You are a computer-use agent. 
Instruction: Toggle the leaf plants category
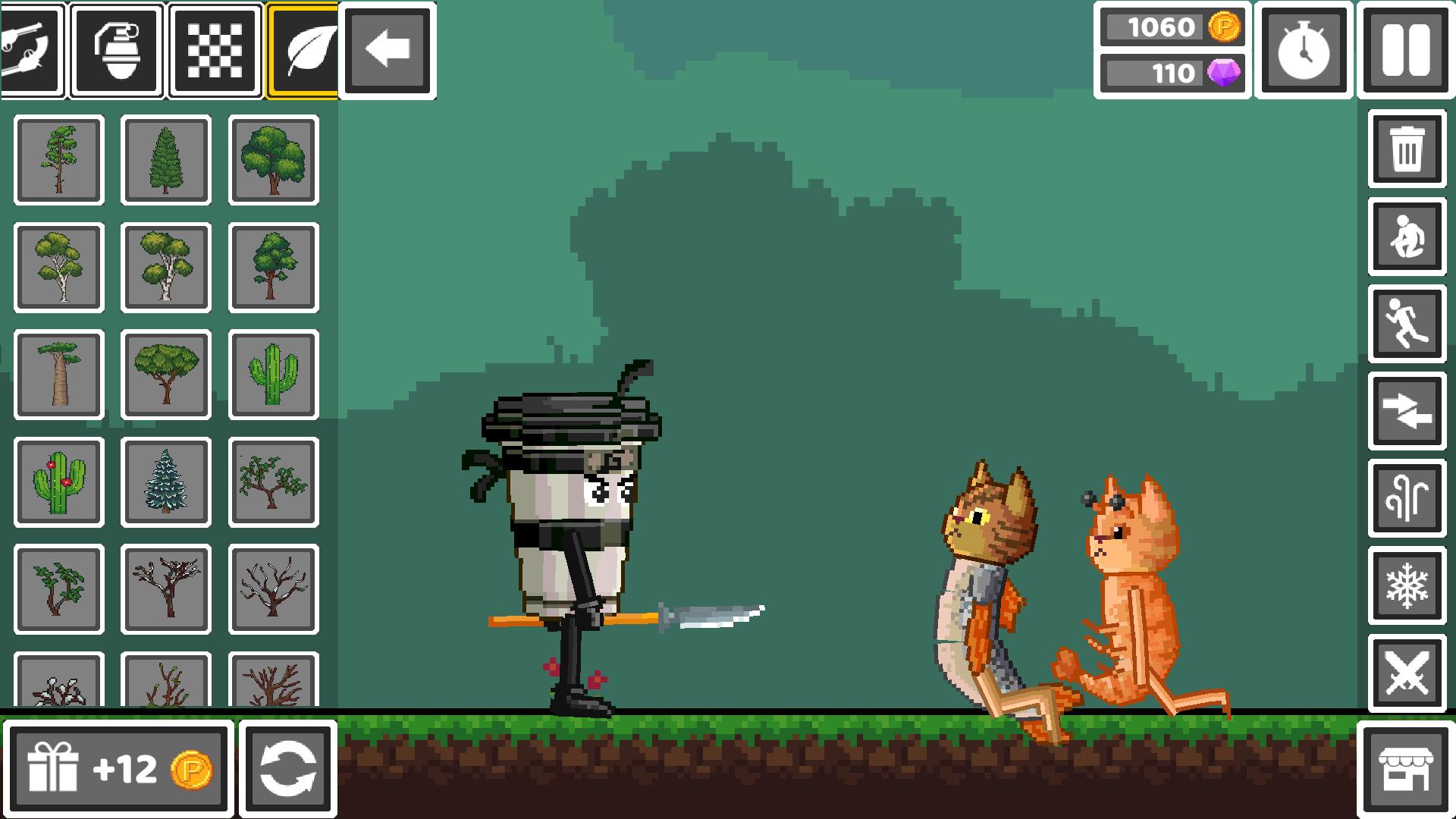pos(302,51)
